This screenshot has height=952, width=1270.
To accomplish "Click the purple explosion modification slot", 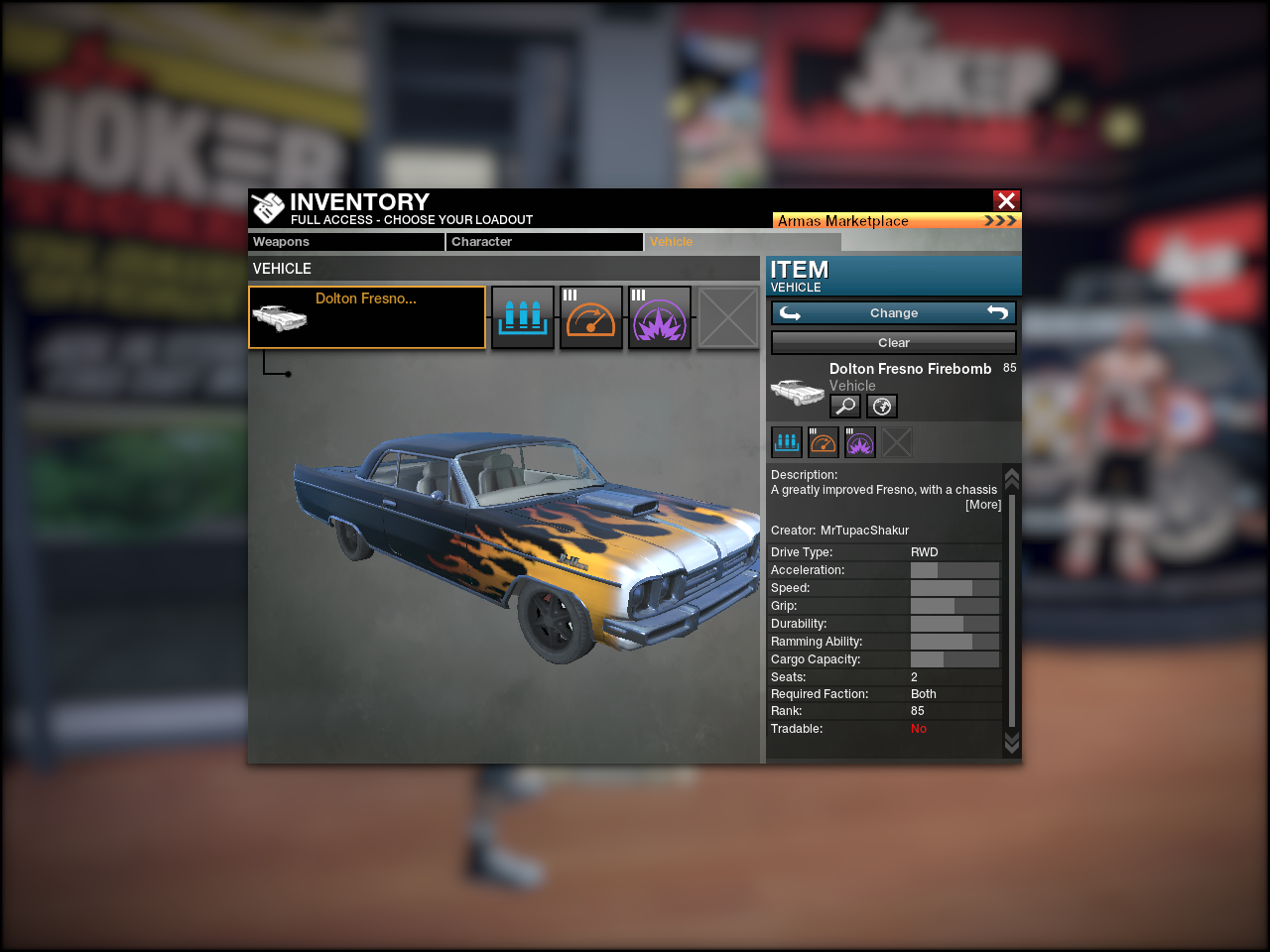I will click(x=660, y=317).
